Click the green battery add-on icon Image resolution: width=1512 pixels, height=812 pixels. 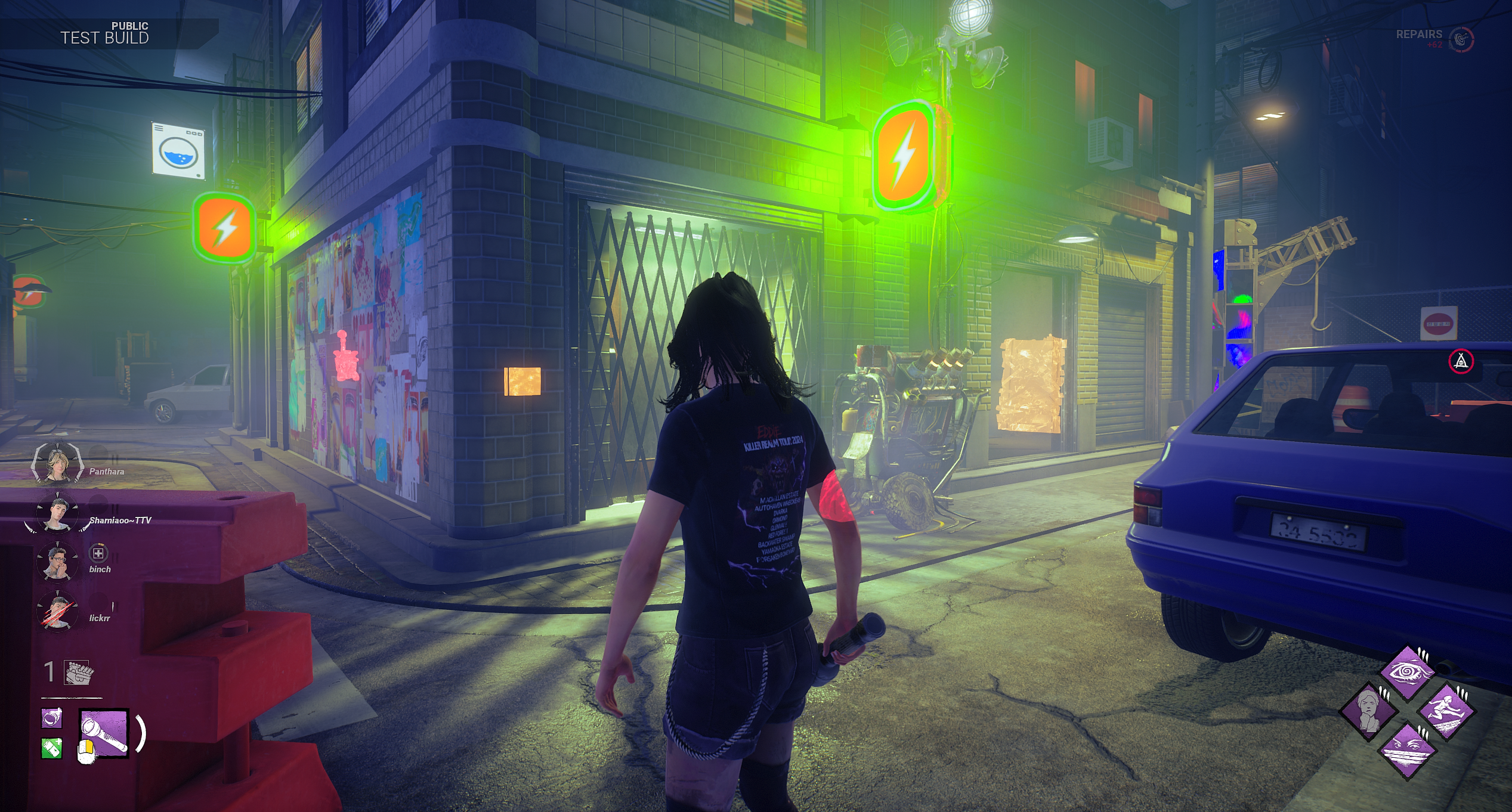(x=51, y=748)
